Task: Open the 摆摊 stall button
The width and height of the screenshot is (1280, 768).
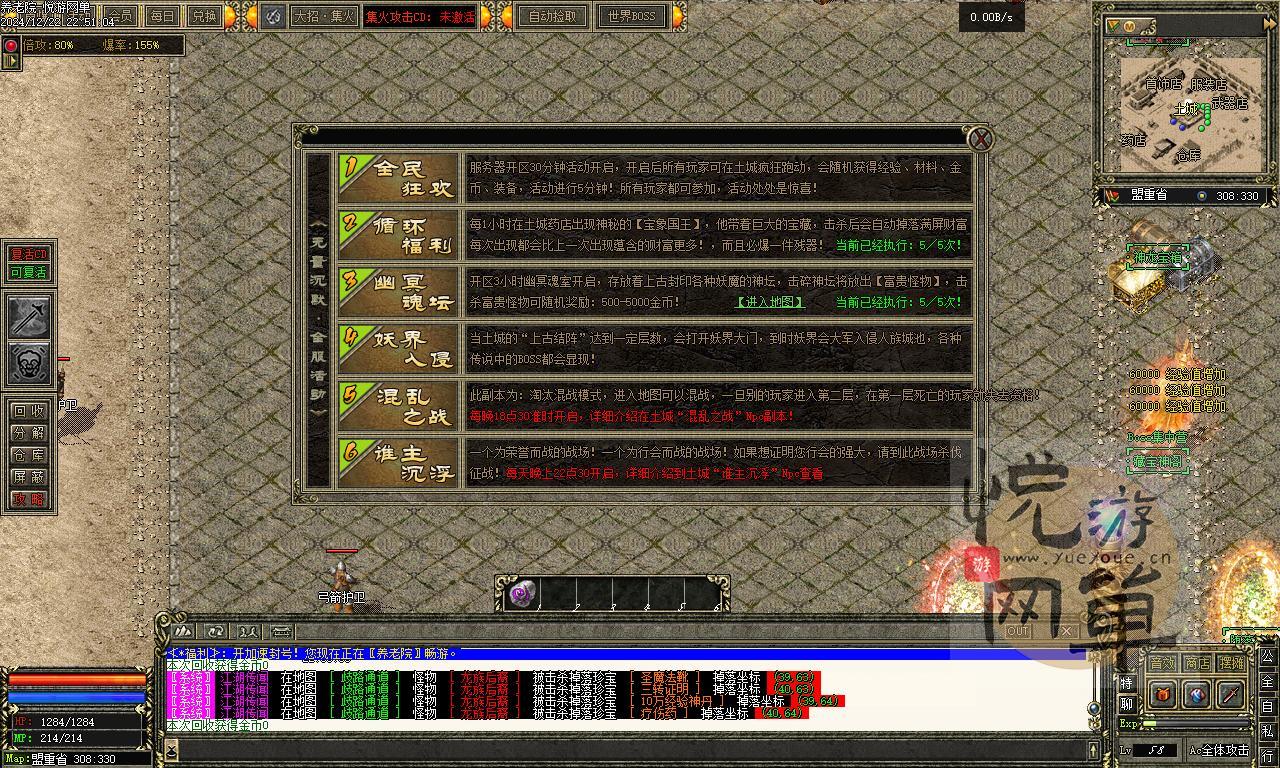Action: point(1232,663)
